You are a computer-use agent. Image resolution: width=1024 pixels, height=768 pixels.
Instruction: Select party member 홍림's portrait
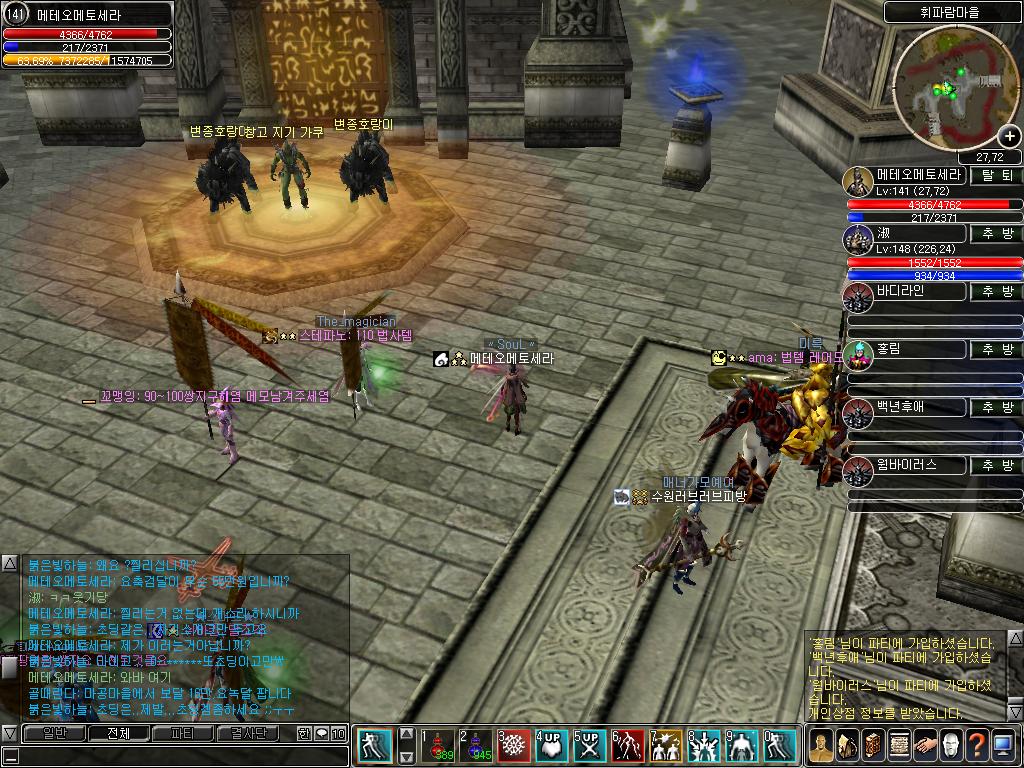point(857,354)
